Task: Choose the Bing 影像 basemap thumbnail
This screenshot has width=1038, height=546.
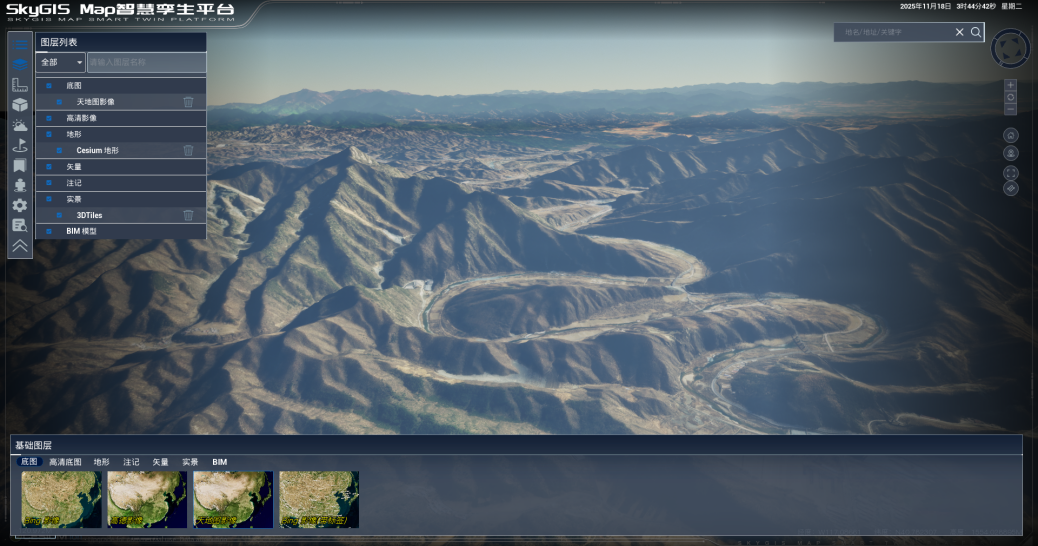Action: (61, 499)
